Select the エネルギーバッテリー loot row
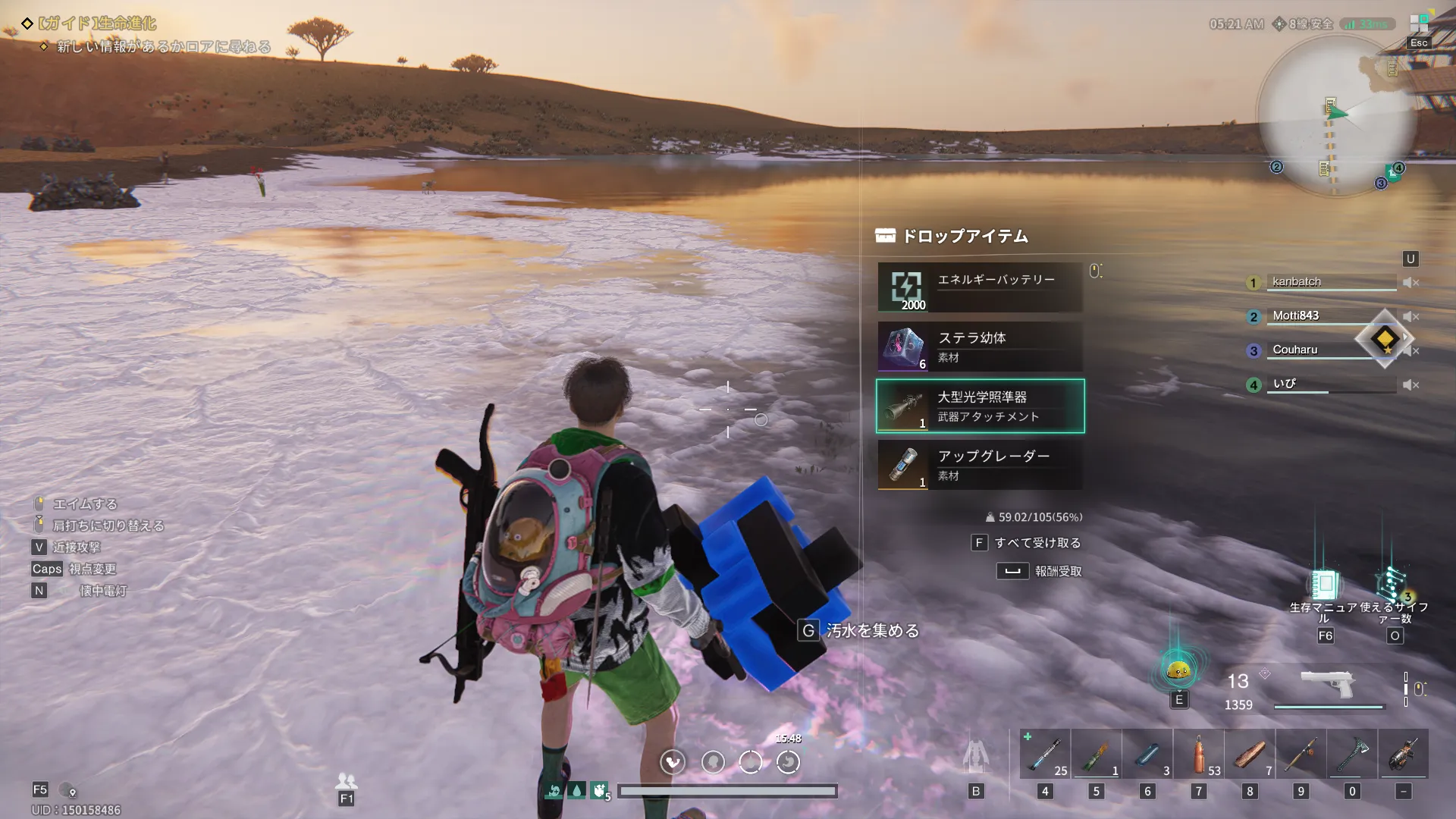 [980, 287]
